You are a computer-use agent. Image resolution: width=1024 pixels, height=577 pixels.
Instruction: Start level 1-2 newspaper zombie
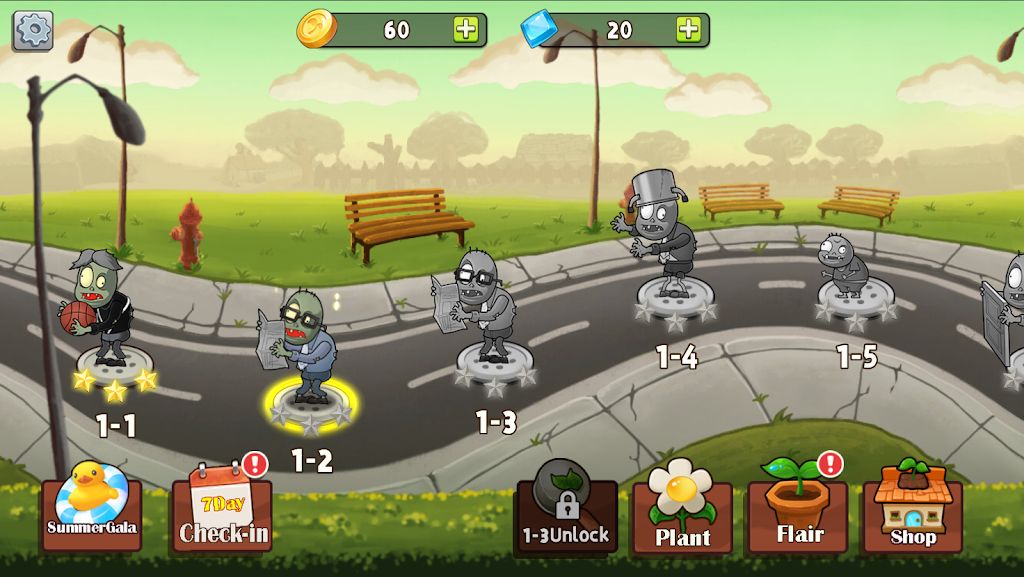(307, 355)
